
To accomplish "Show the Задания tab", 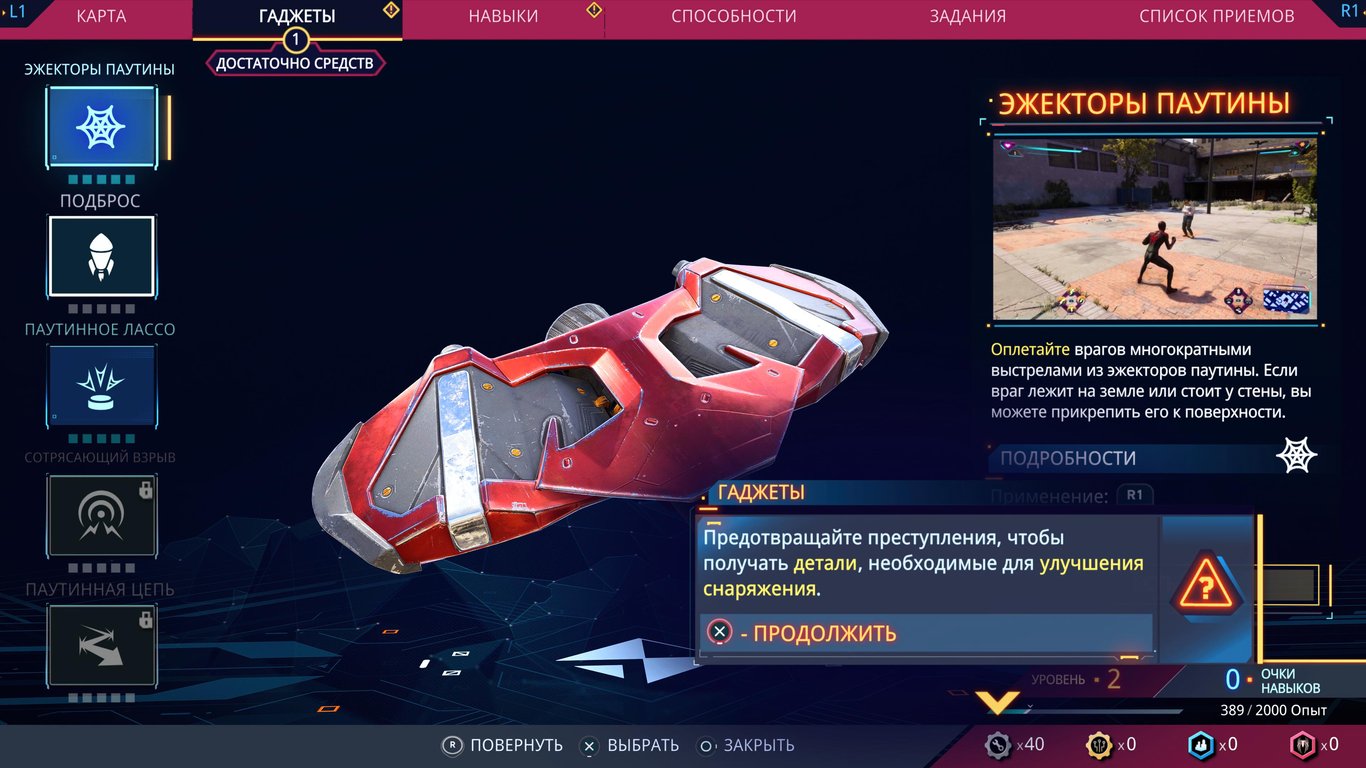I will pos(967,17).
